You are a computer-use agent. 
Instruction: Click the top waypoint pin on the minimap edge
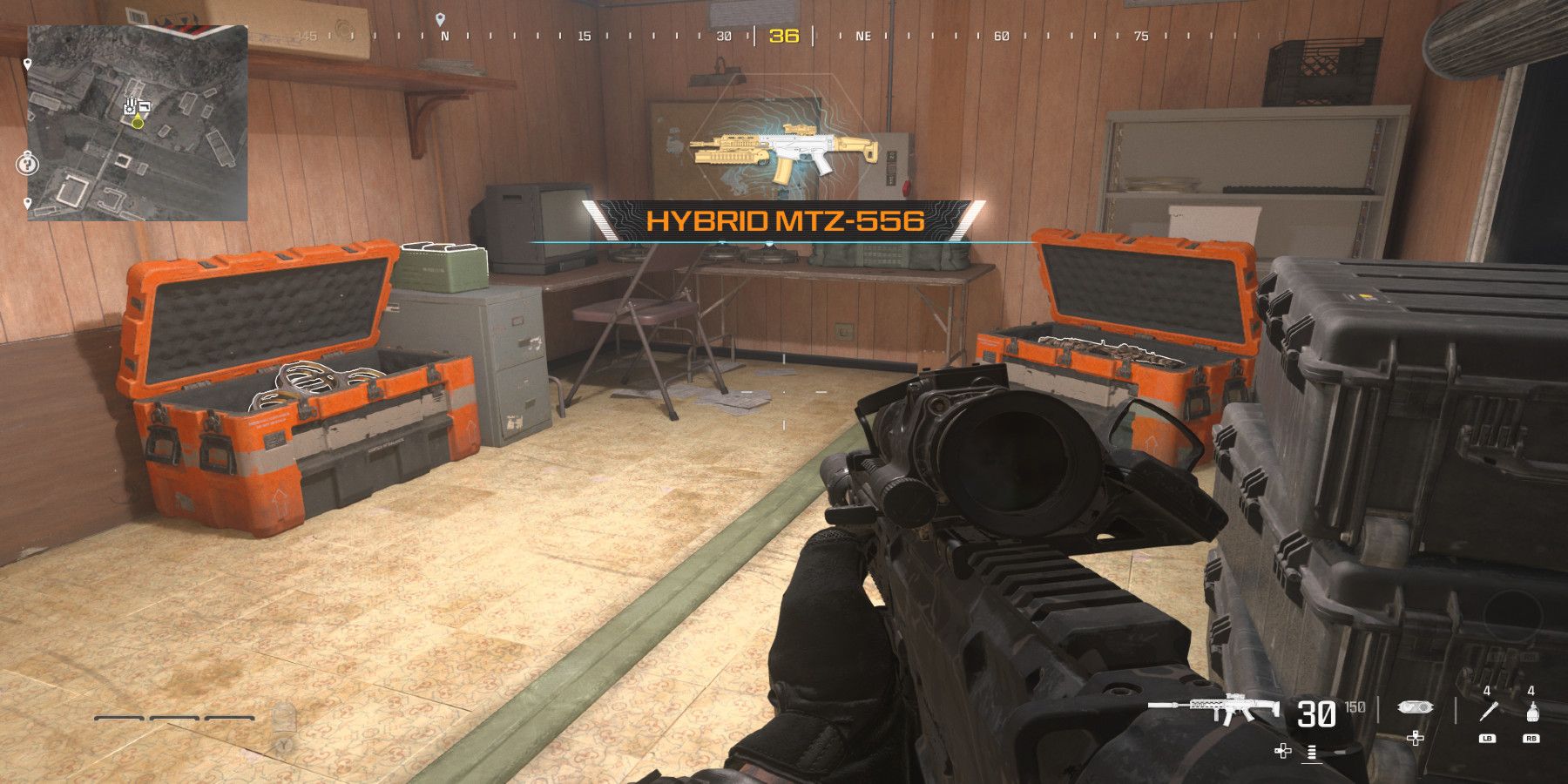pos(28,63)
